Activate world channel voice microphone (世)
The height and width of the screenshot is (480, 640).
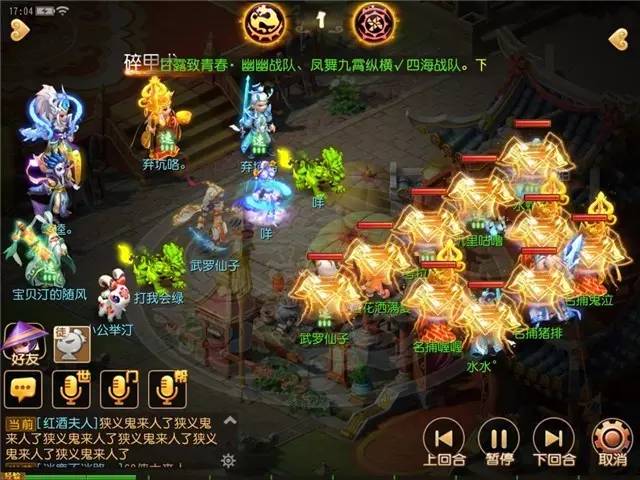pos(71,388)
